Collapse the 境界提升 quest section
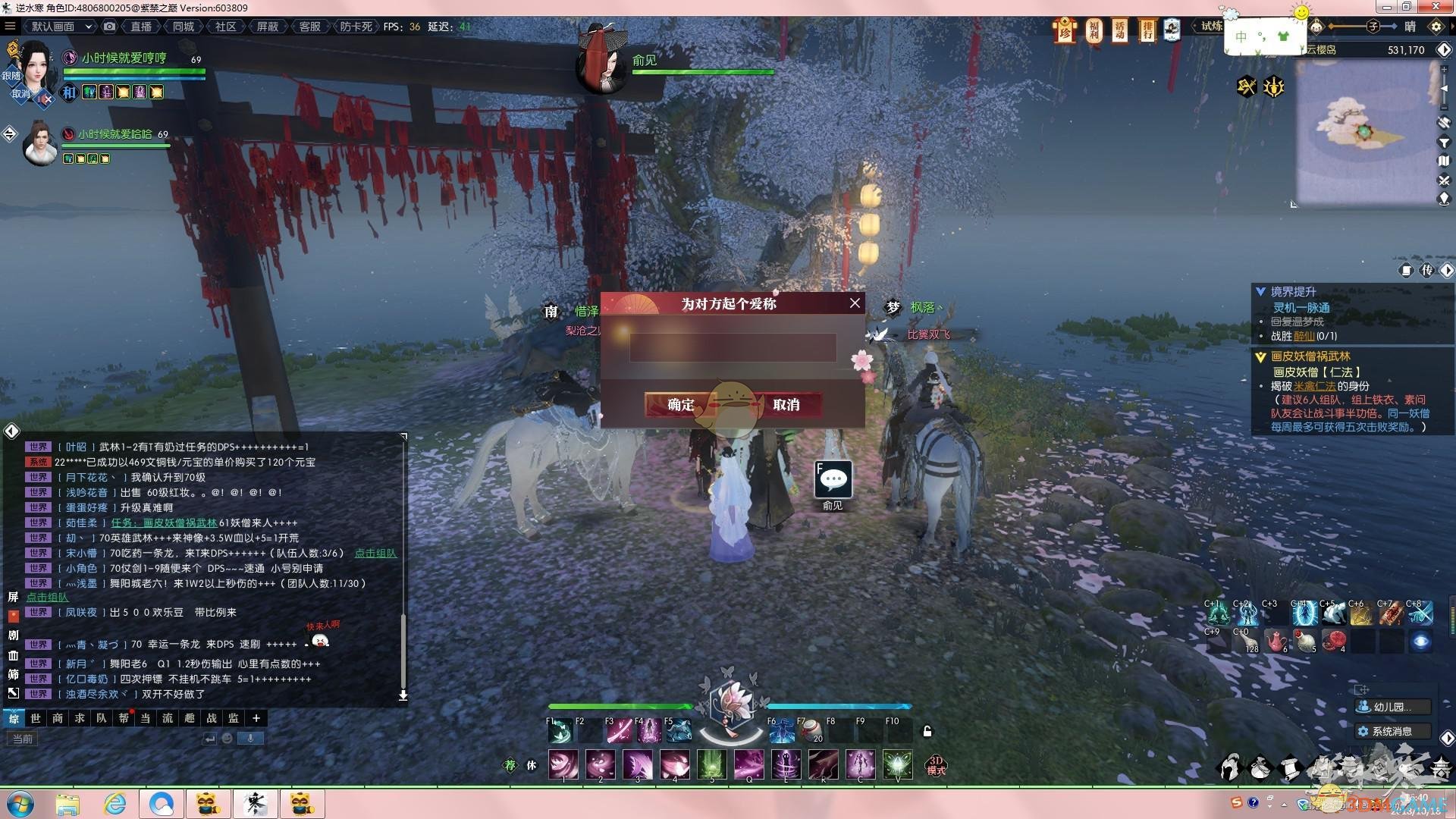Image resolution: width=1456 pixels, height=819 pixels. [x=1260, y=292]
